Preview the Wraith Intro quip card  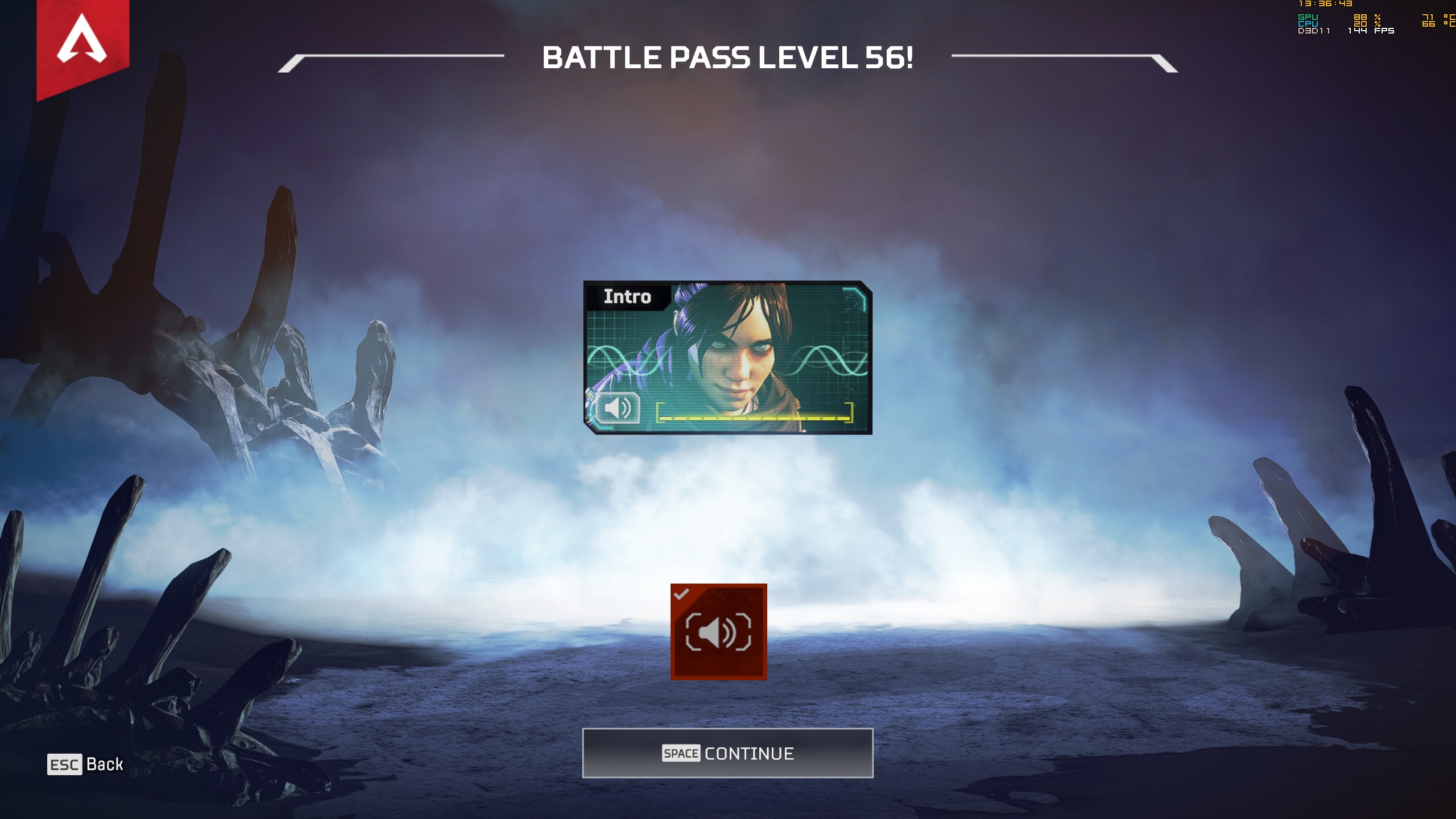click(727, 357)
